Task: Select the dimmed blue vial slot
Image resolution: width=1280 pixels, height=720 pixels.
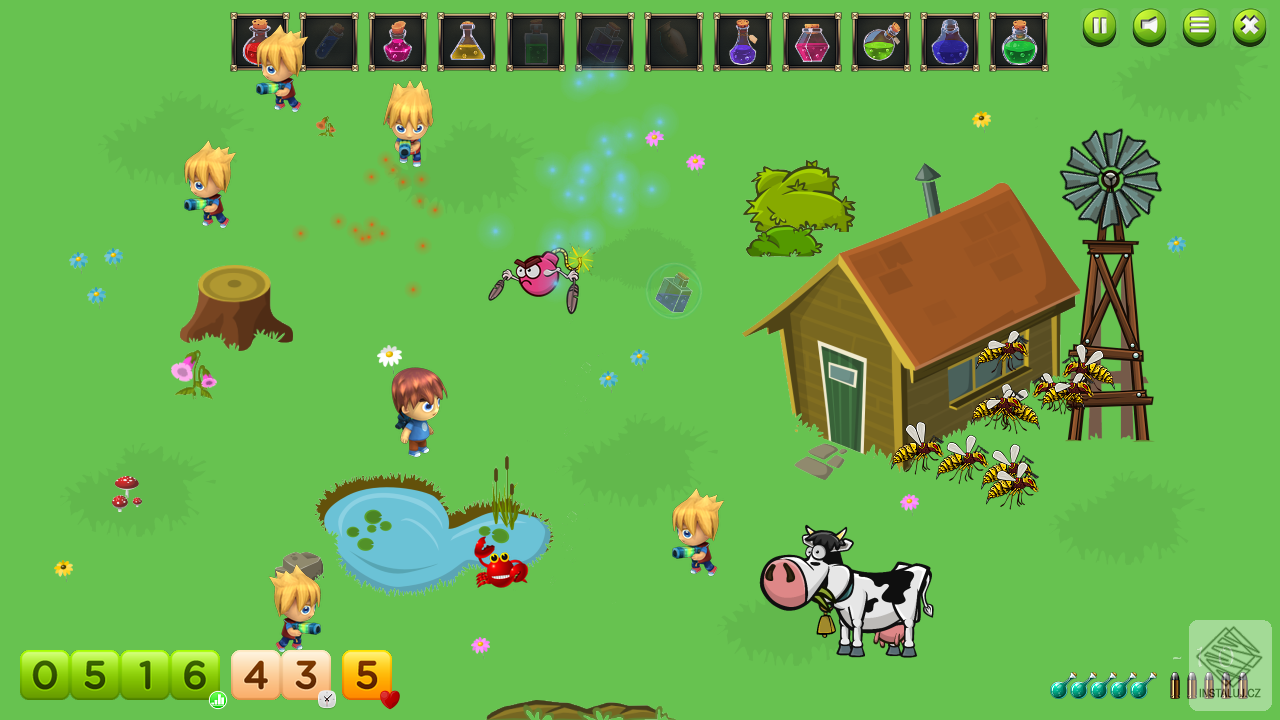Action: 329,42
